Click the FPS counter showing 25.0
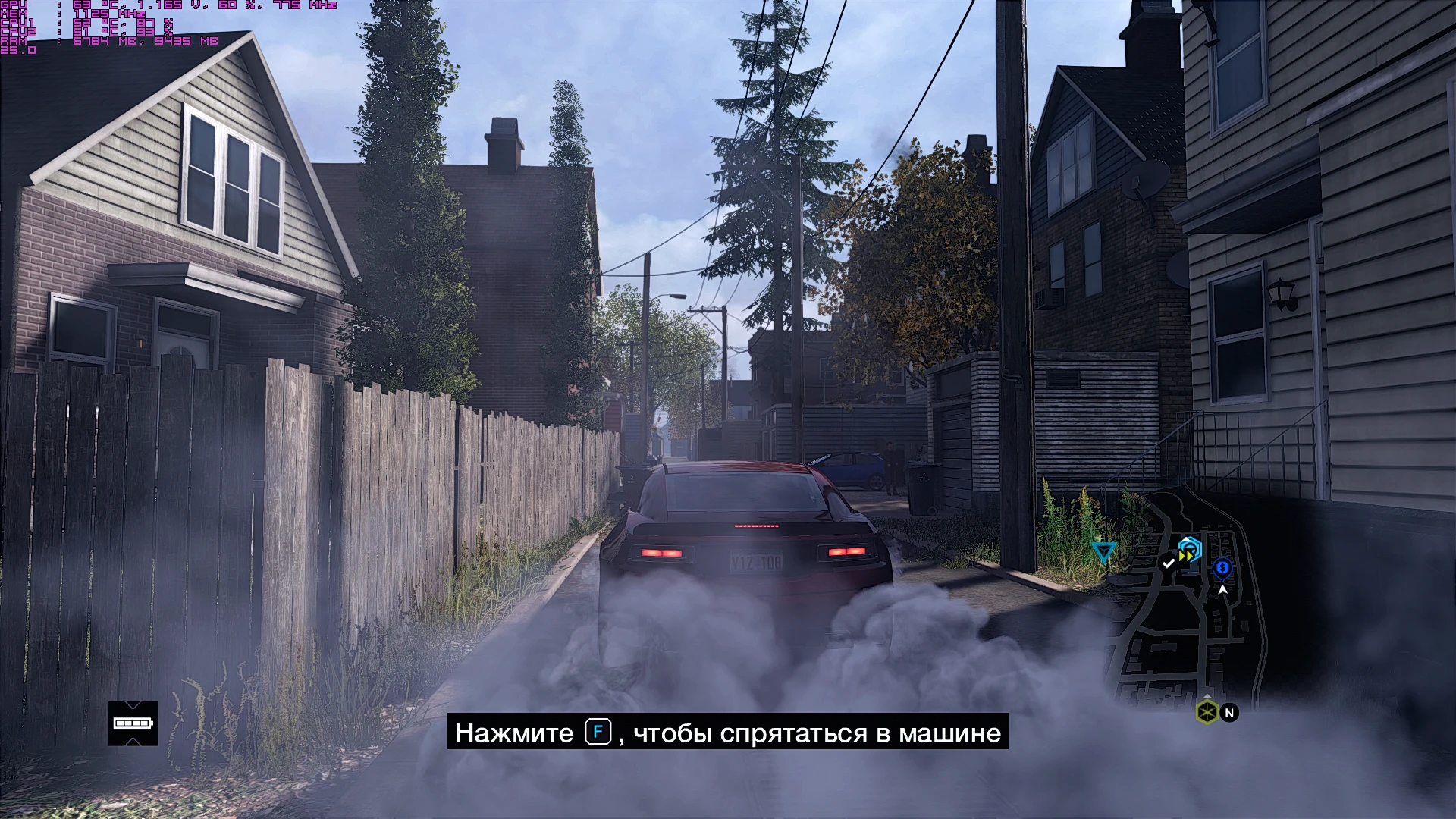This screenshot has height=819, width=1456. click(x=19, y=49)
